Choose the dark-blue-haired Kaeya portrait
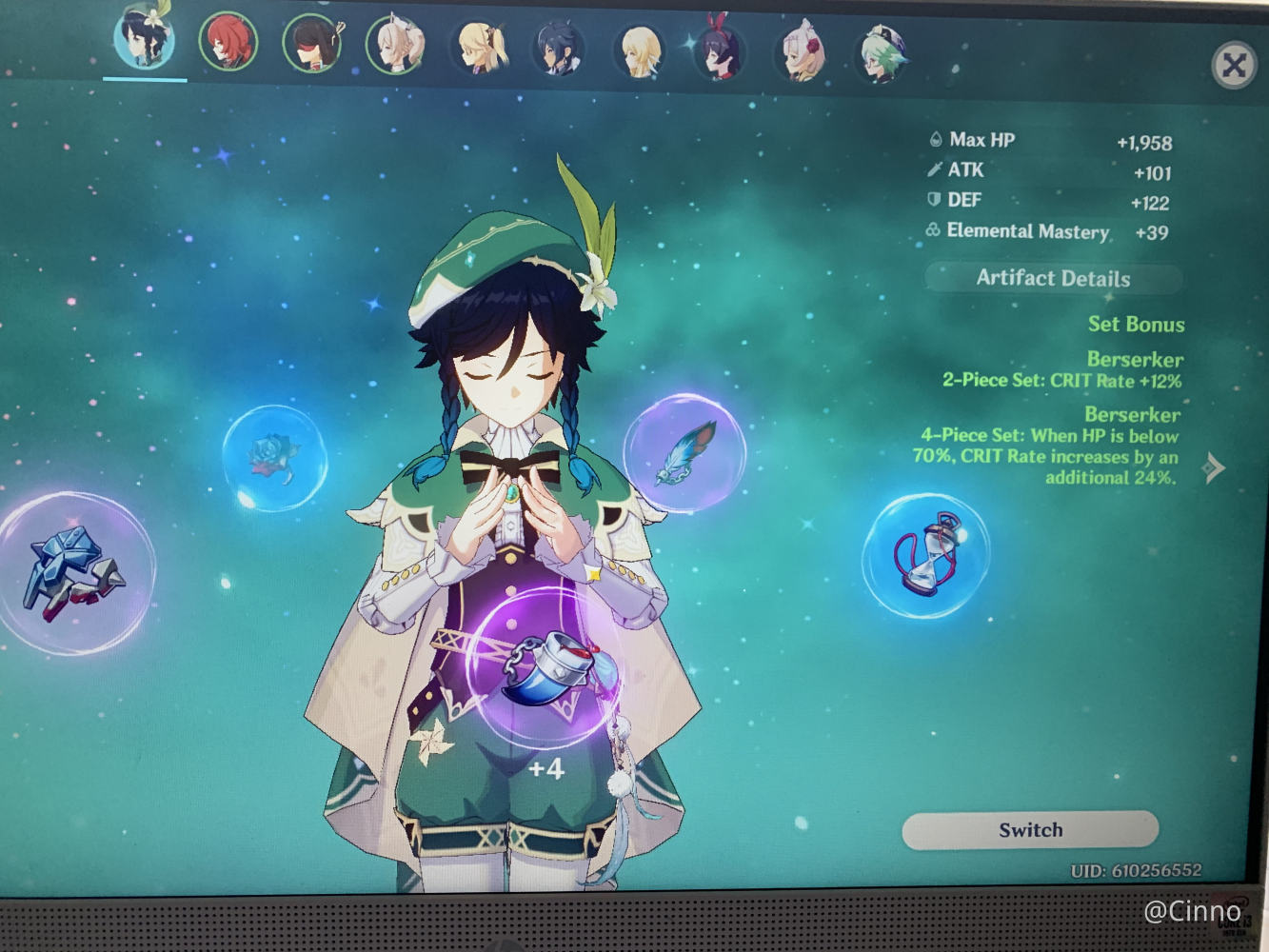This screenshot has width=1269, height=952. (560, 48)
